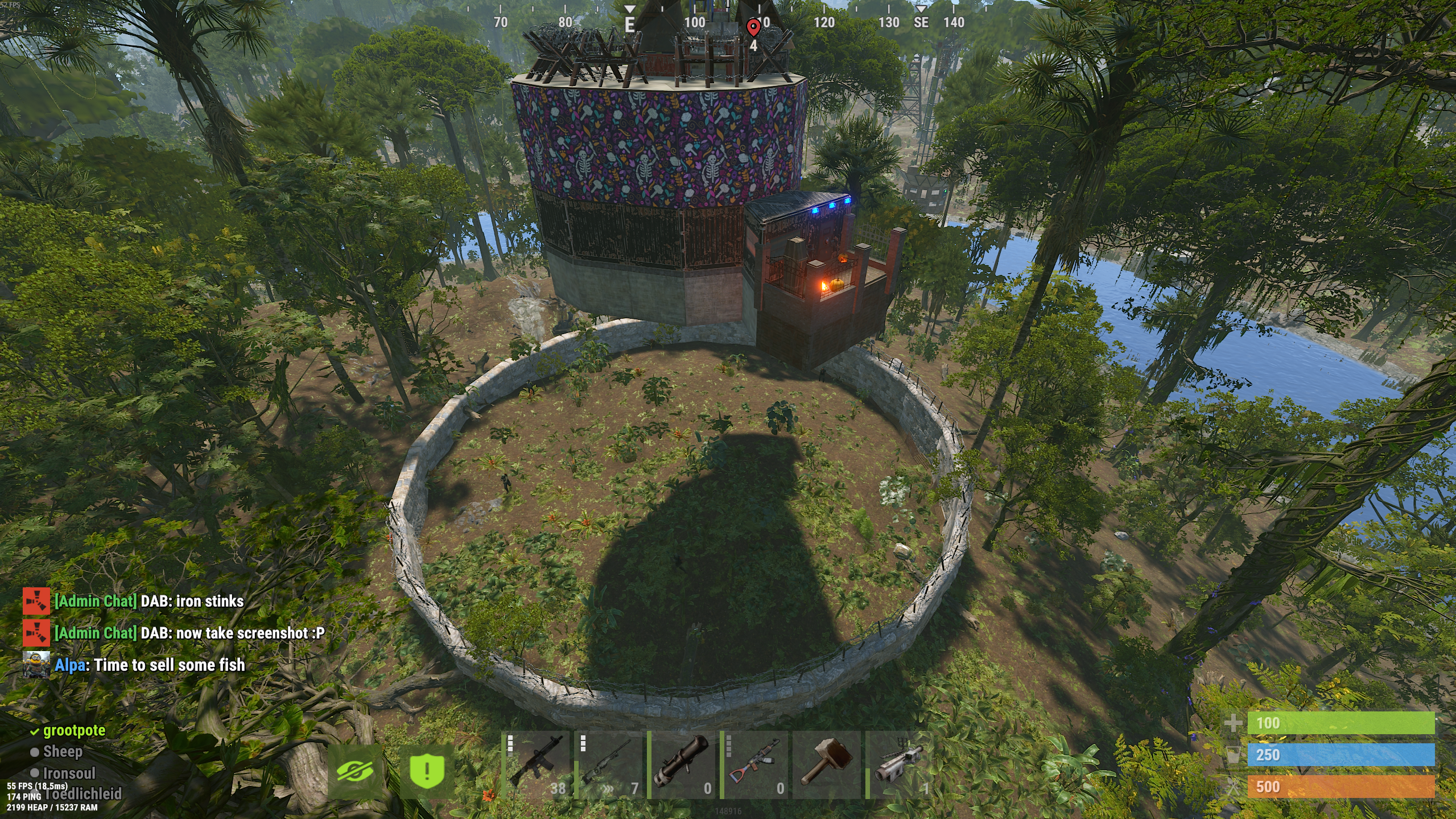The image size is (1456, 819).
Task: Select the AK rifle with red stock
Action: coord(754,765)
